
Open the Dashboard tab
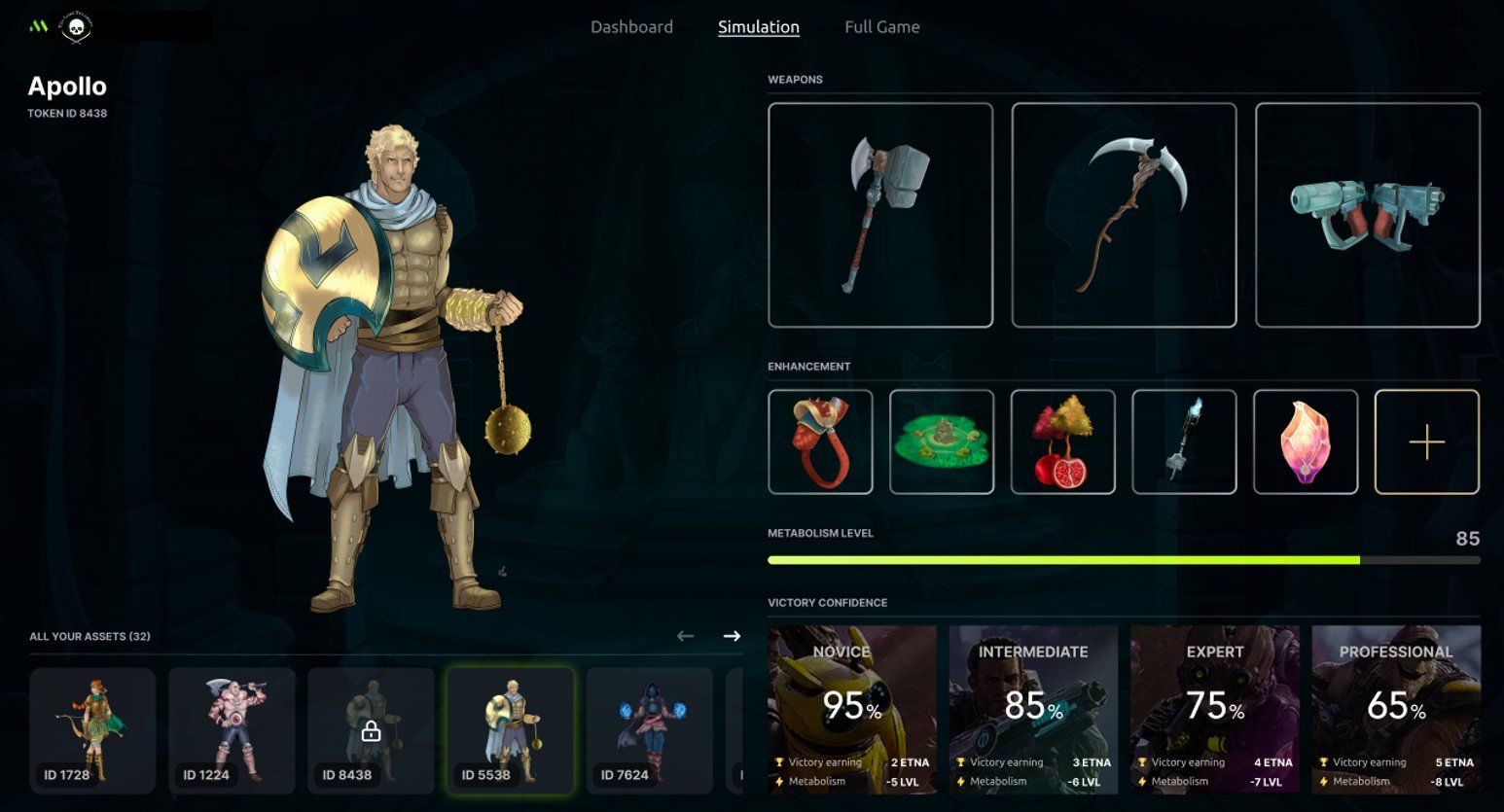click(x=631, y=27)
